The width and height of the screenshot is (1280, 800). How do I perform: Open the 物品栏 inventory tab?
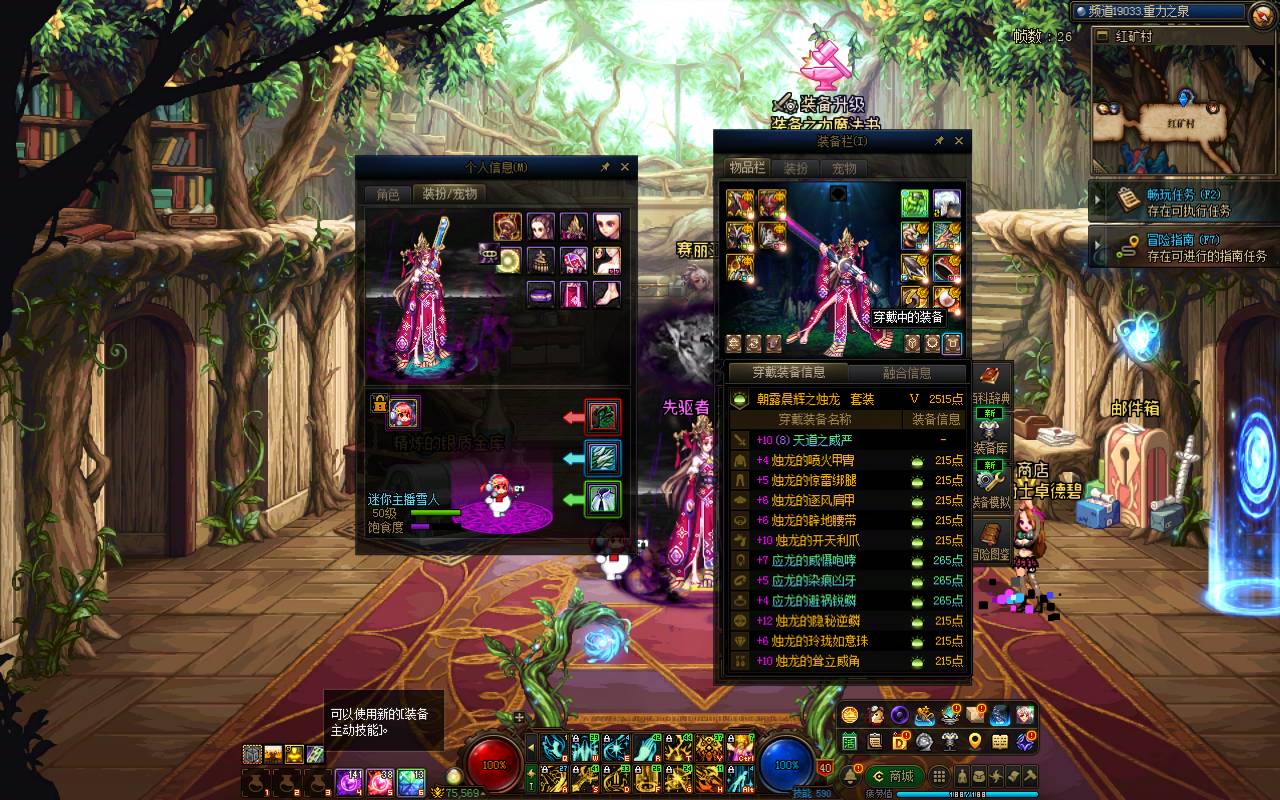tap(747, 169)
